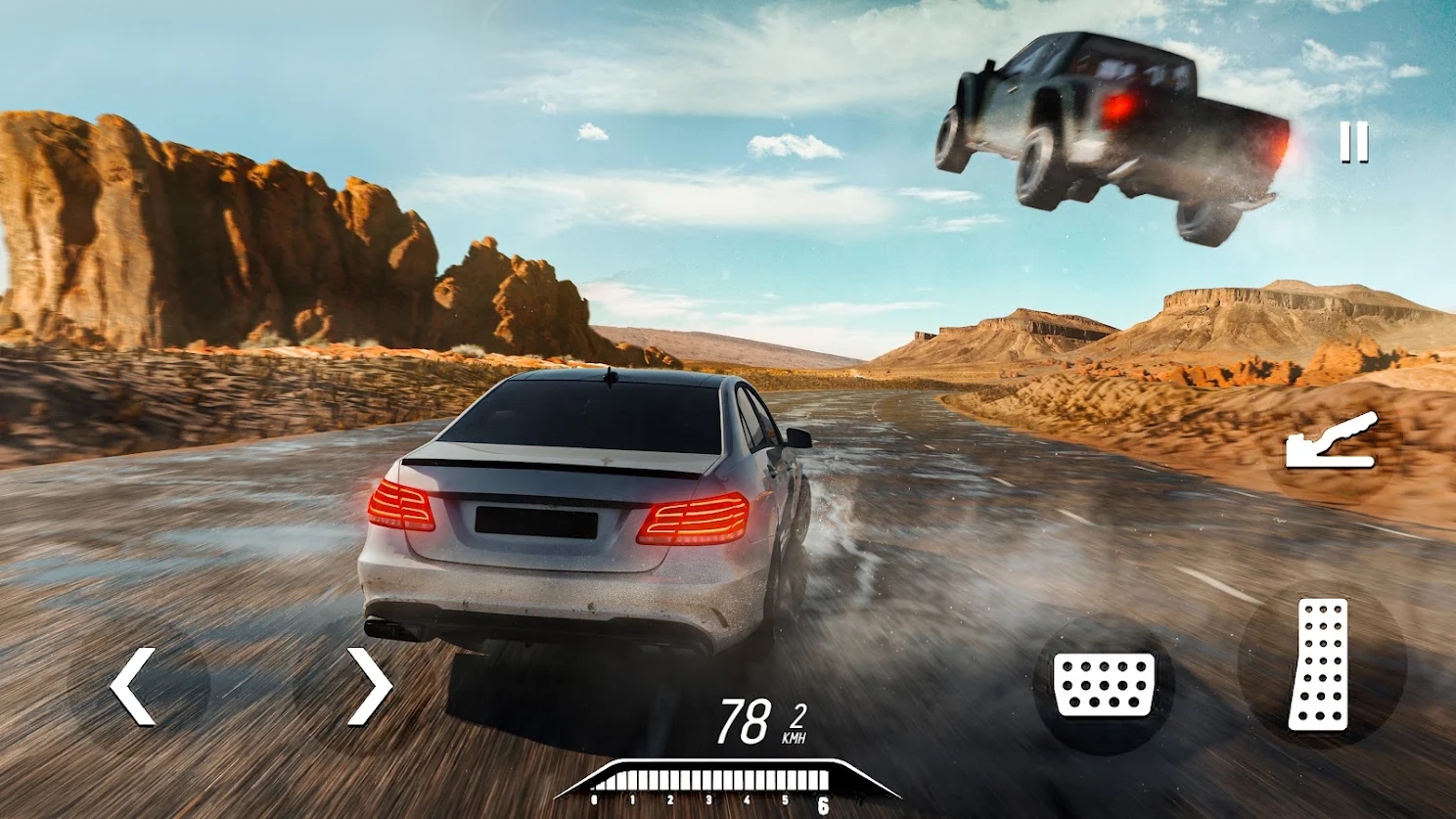Steer right with the right arrow
The width and height of the screenshot is (1456, 819).
369,686
